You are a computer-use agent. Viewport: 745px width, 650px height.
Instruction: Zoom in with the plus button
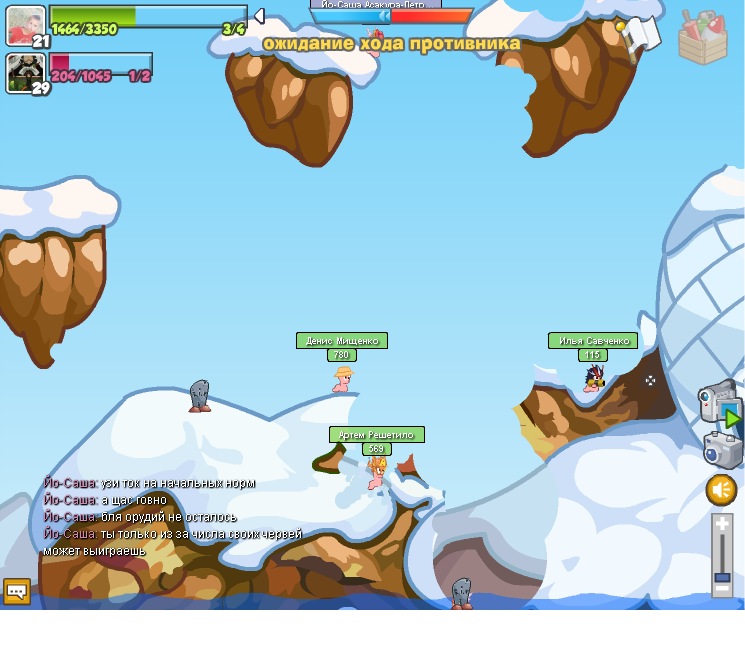[722, 523]
